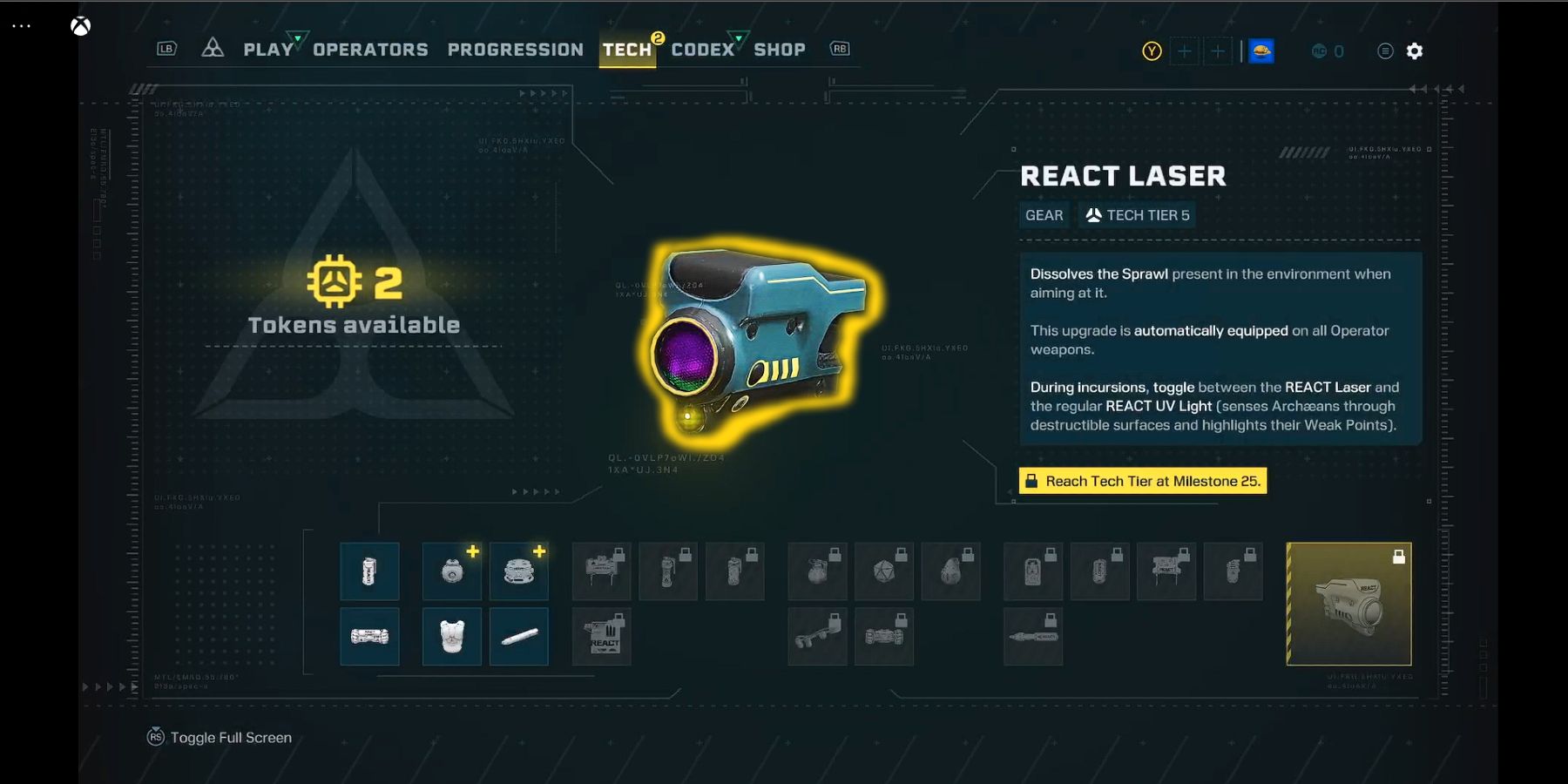This screenshot has width=1568, height=784.
Task: Click the Reach Tech Tier at Milestone 25 banner
Action: (1143, 480)
